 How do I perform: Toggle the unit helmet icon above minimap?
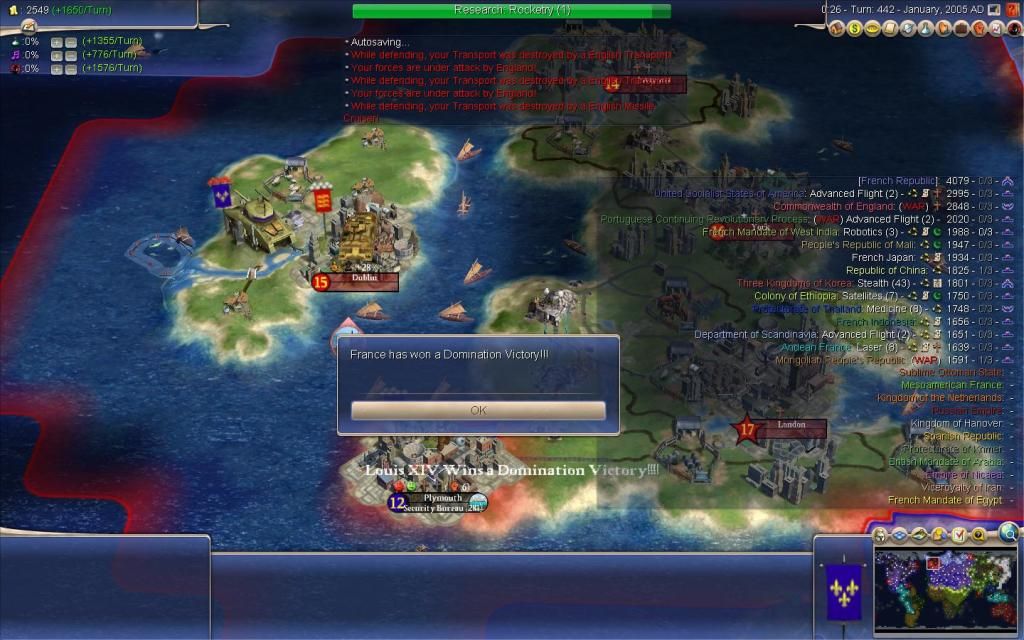[x=880, y=535]
